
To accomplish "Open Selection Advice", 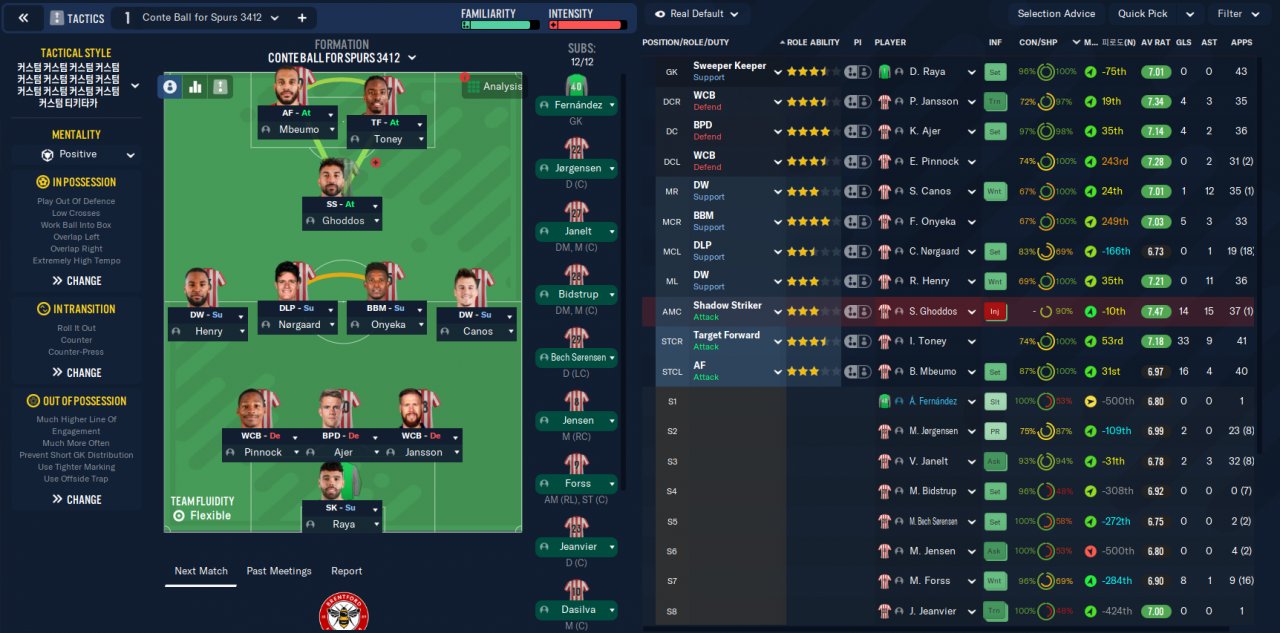I will pyautogui.click(x=1056, y=14).
